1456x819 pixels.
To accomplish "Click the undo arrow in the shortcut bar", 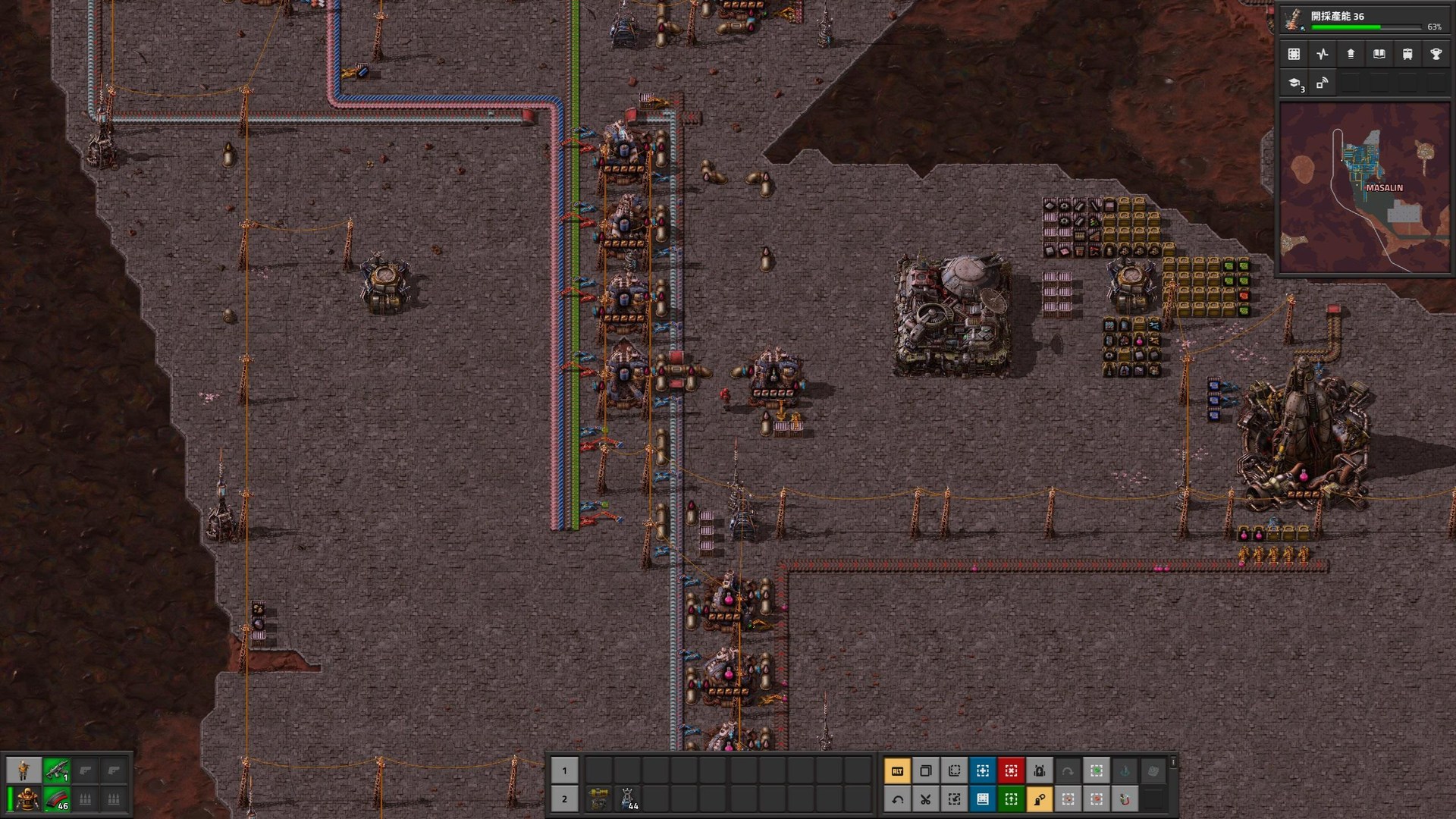I will tap(897, 799).
